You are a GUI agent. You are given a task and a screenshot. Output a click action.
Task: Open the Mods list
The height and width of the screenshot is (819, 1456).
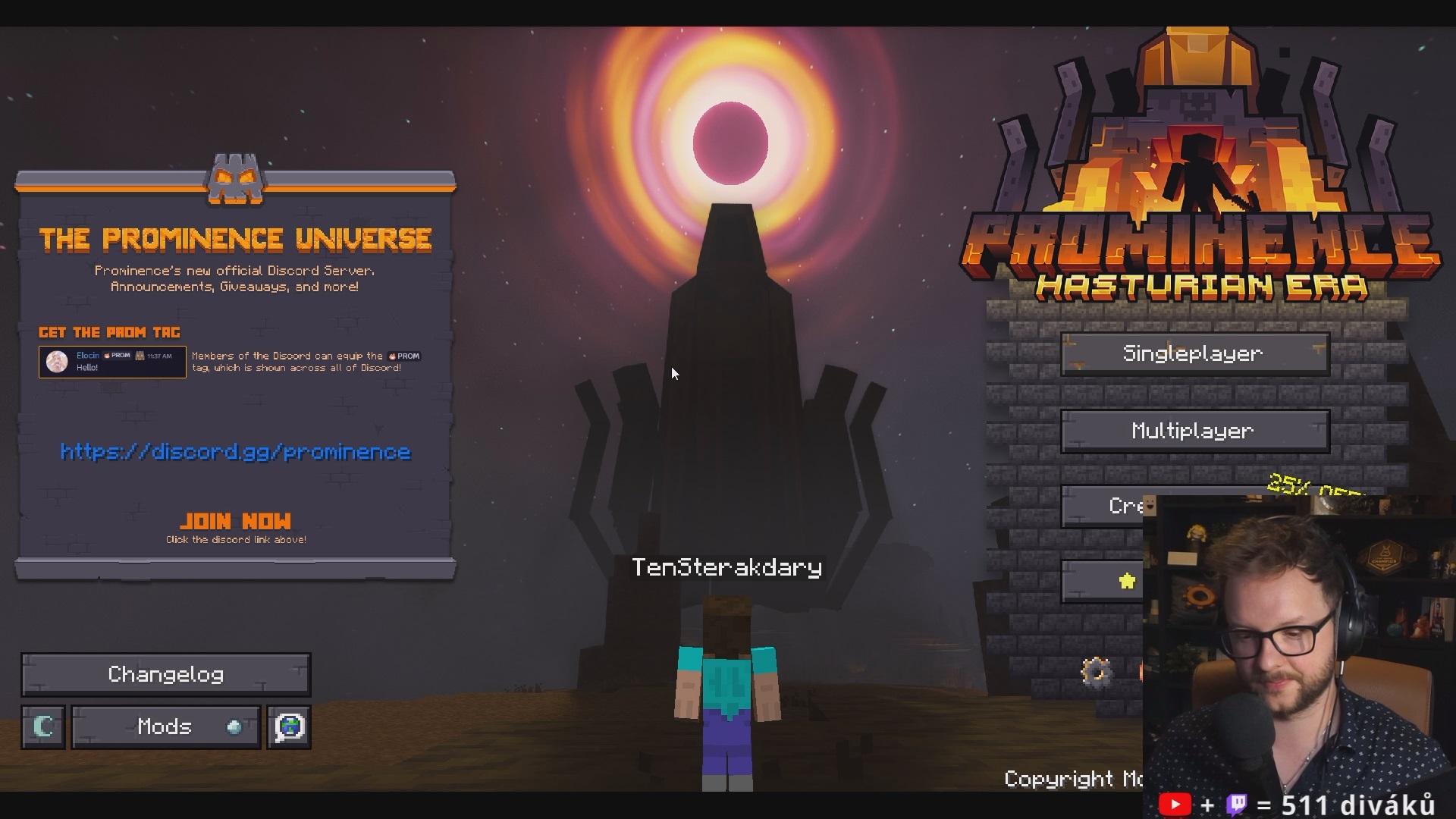pos(165,727)
